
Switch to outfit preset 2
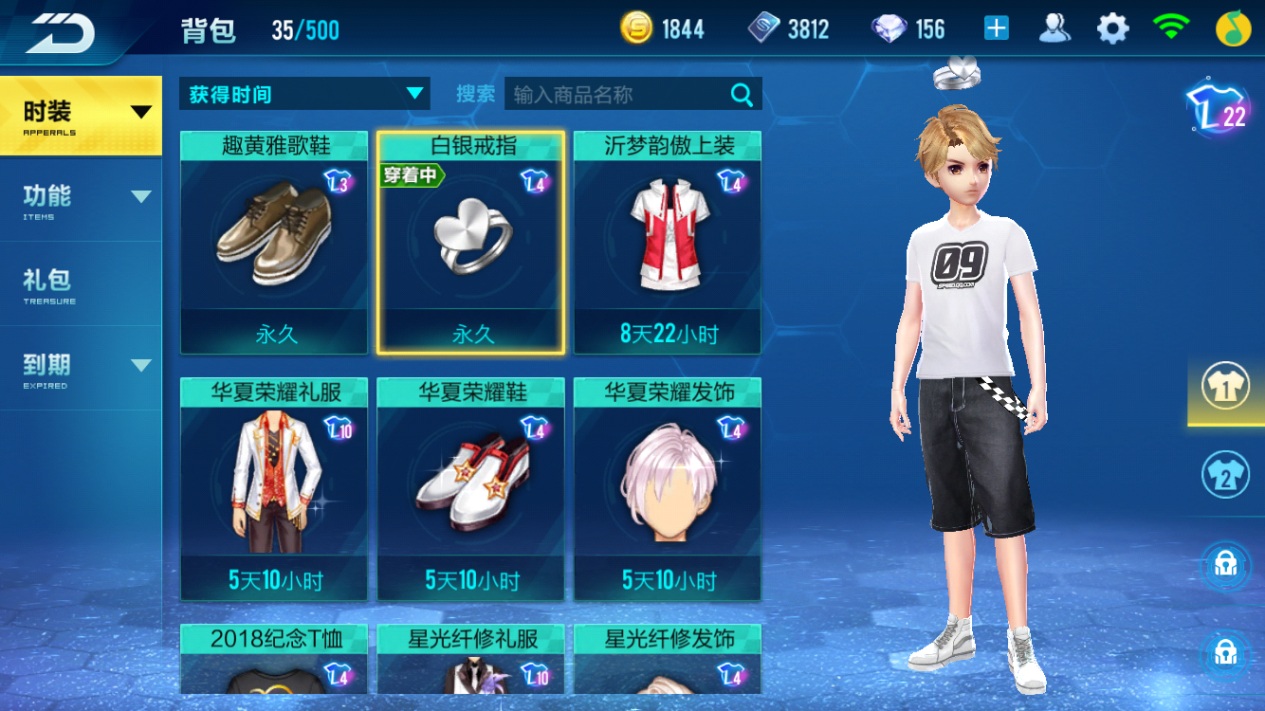click(1225, 475)
